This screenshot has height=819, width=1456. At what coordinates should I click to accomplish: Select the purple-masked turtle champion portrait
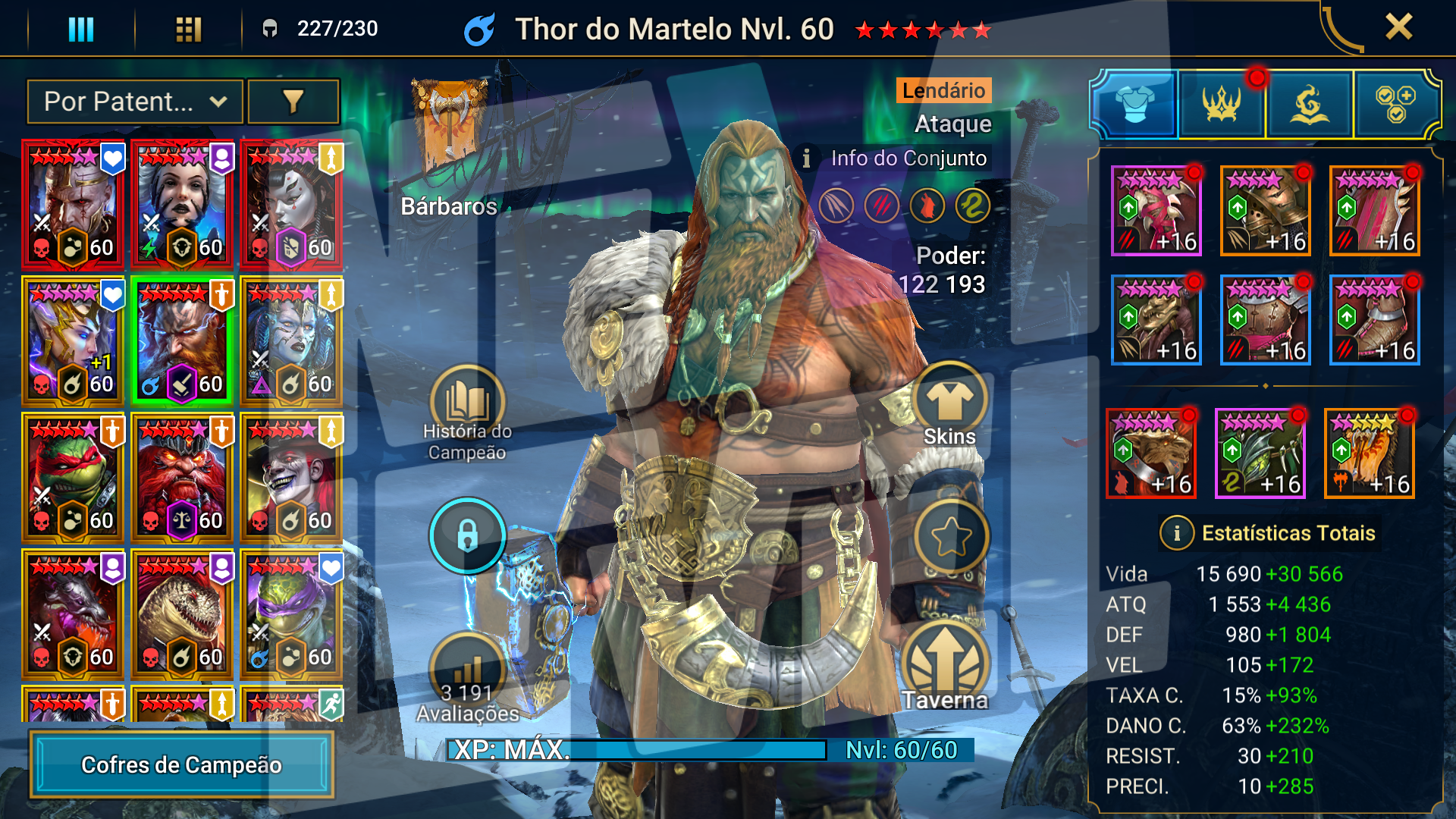tap(291, 613)
